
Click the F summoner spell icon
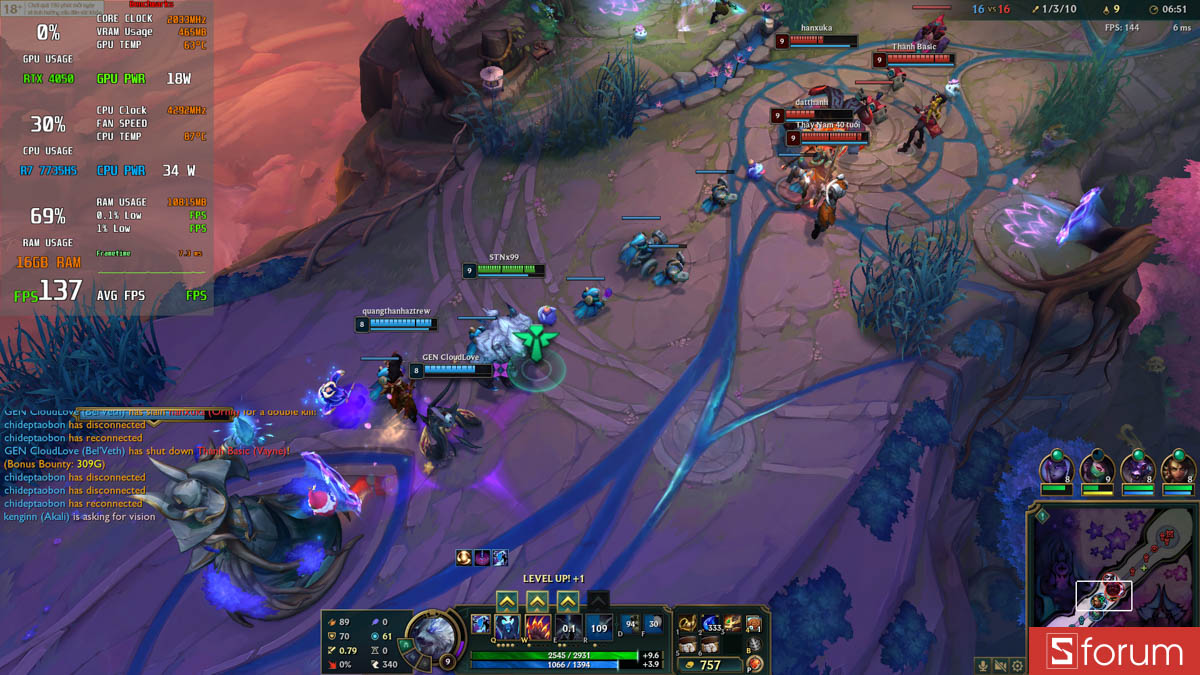(654, 624)
